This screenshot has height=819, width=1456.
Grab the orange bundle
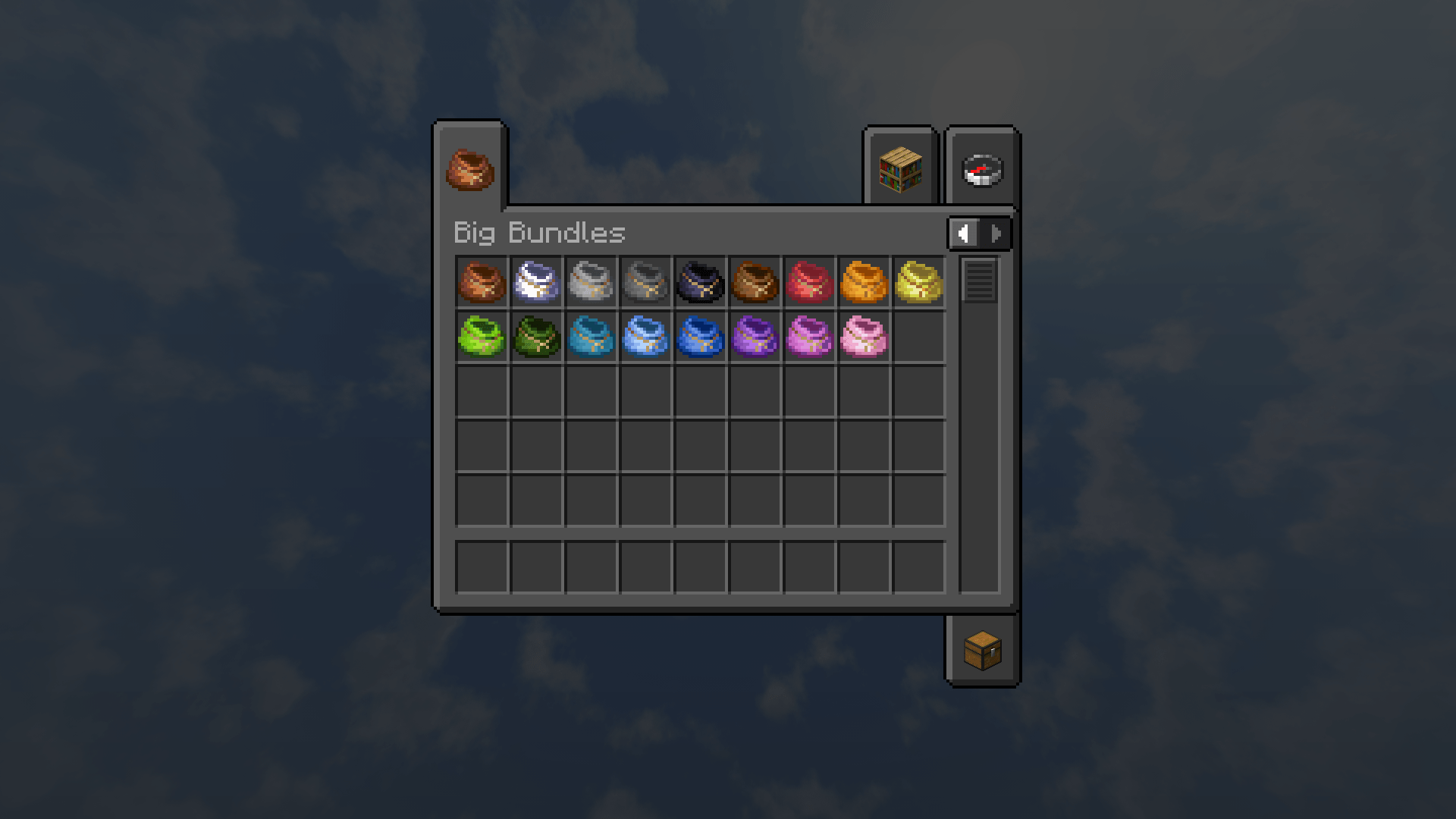click(x=864, y=282)
